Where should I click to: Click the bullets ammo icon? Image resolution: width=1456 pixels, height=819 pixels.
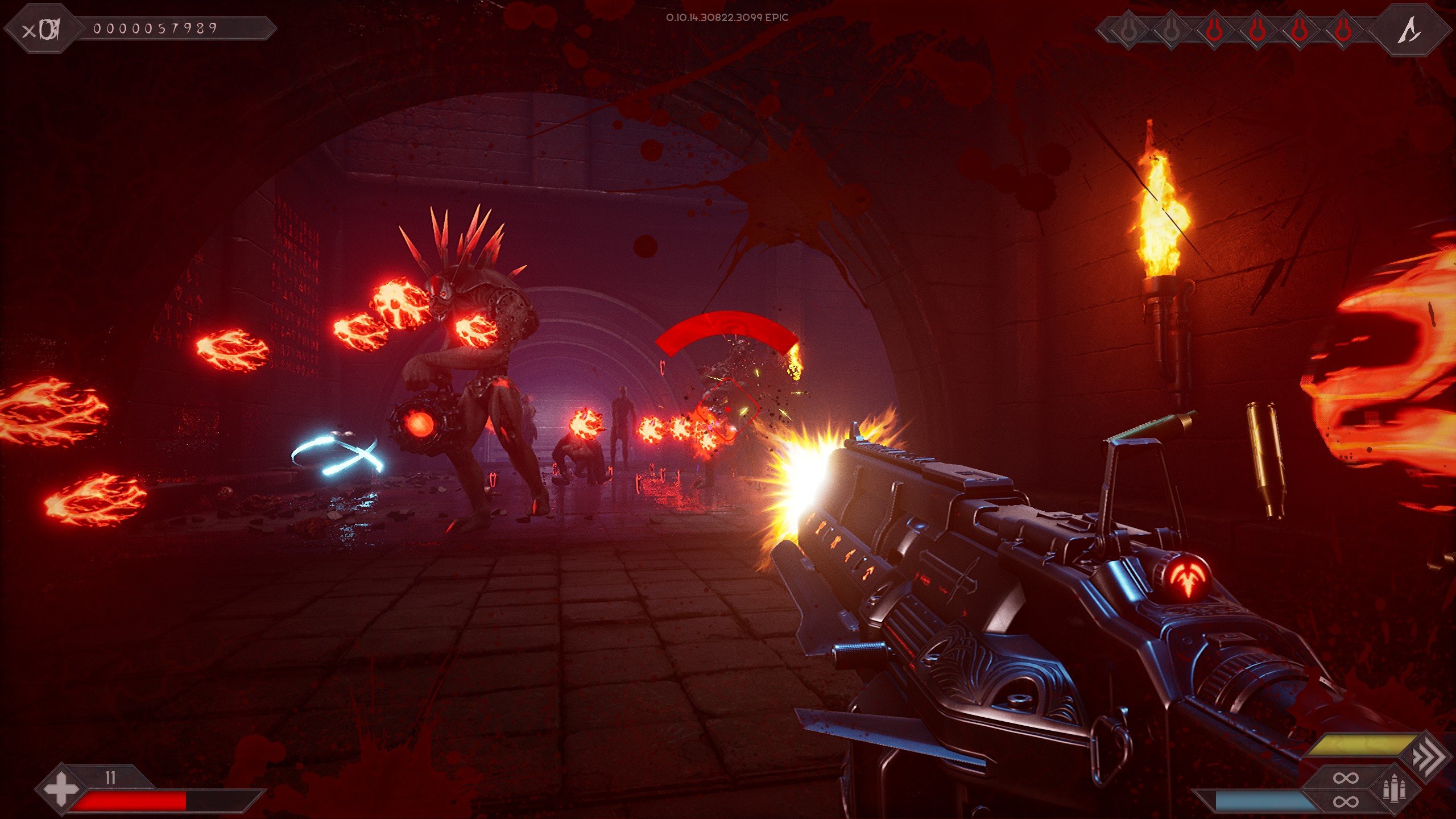(1395, 789)
